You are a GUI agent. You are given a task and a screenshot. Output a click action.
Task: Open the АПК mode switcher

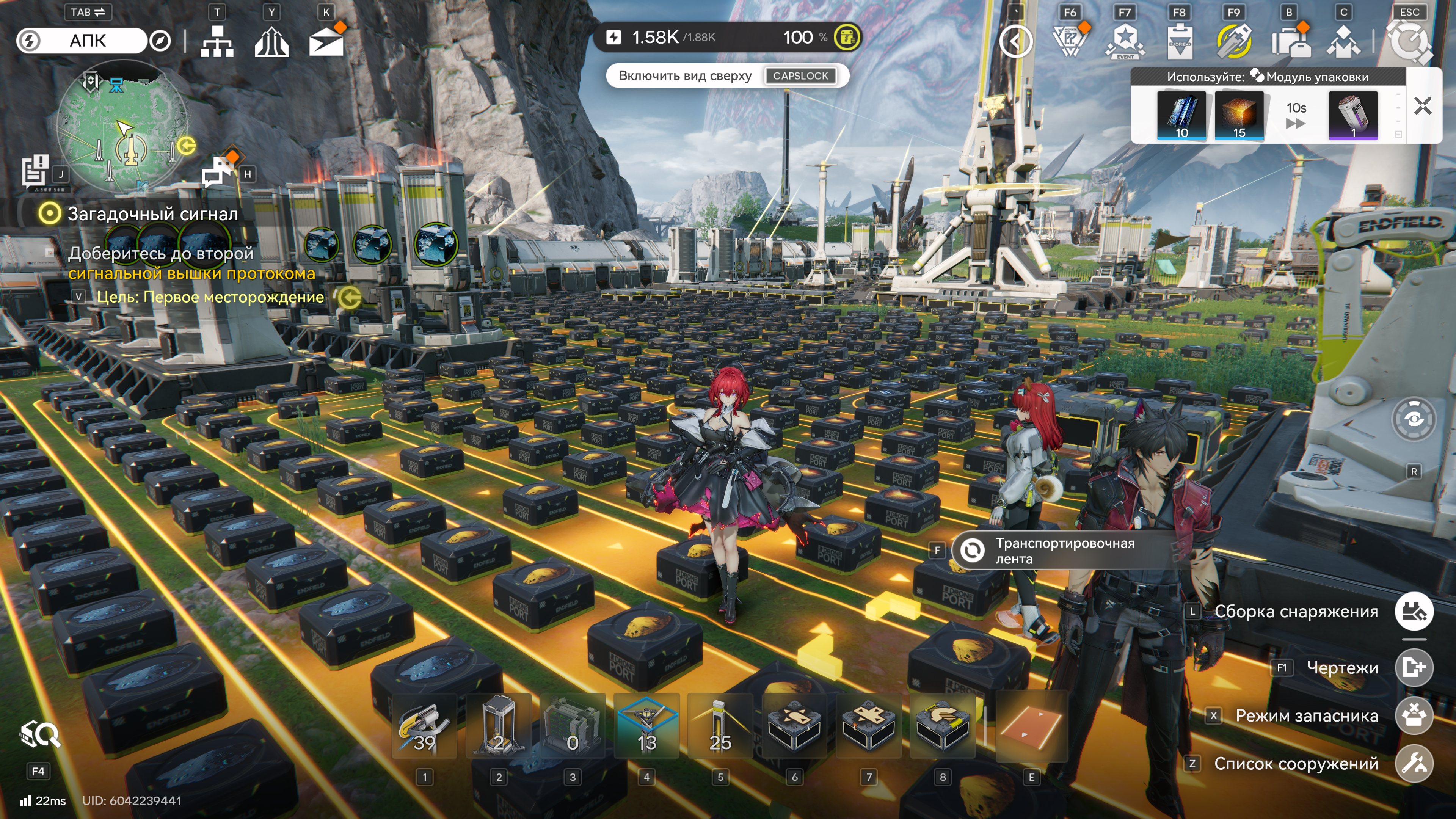(88, 41)
